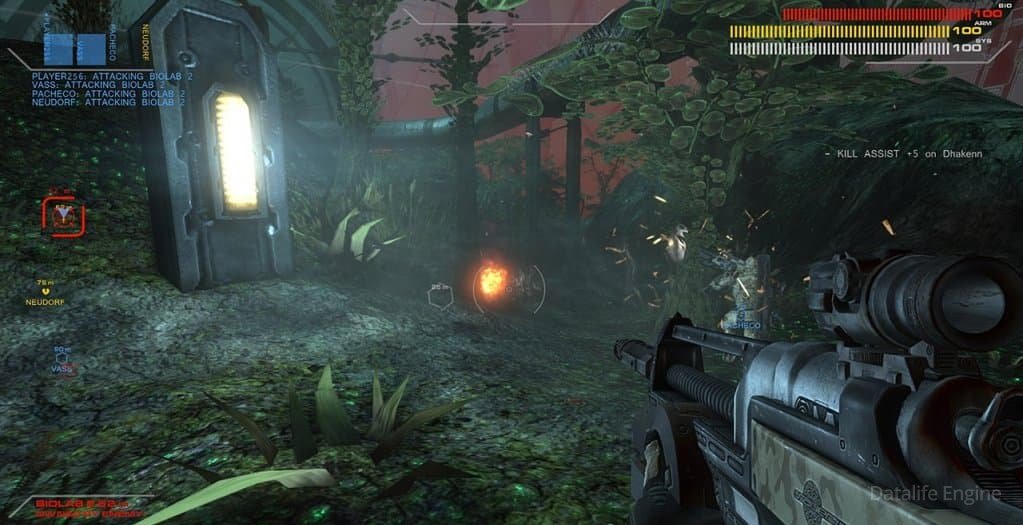Click the hexagonal 25 m waypoint marker
The width and height of the screenshot is (1023, 525).
(440, 296)
